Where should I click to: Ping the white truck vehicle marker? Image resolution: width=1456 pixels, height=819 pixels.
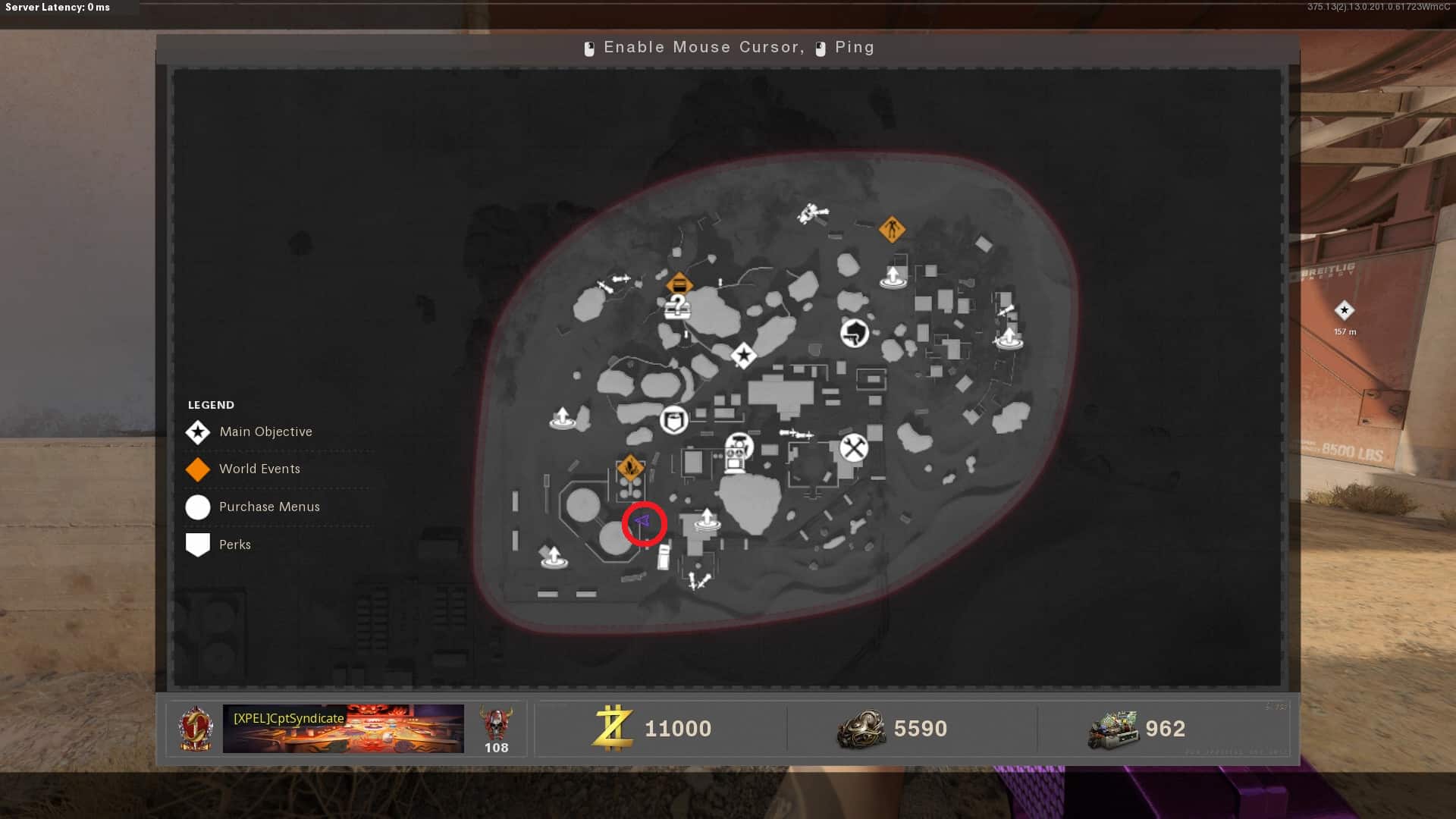tap(664, 557)
